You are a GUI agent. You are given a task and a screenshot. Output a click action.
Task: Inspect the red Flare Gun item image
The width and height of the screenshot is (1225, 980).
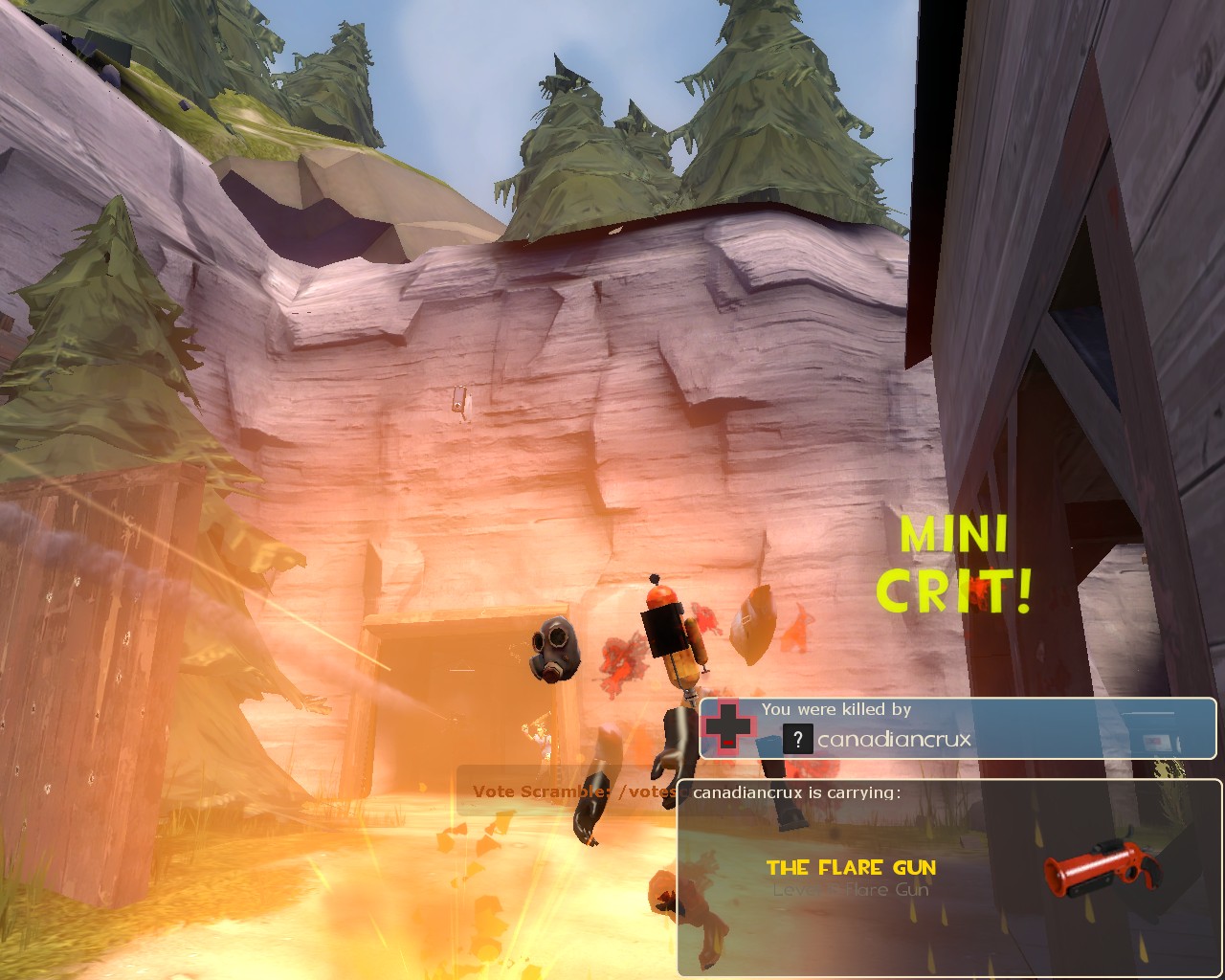pos(1102,868)
